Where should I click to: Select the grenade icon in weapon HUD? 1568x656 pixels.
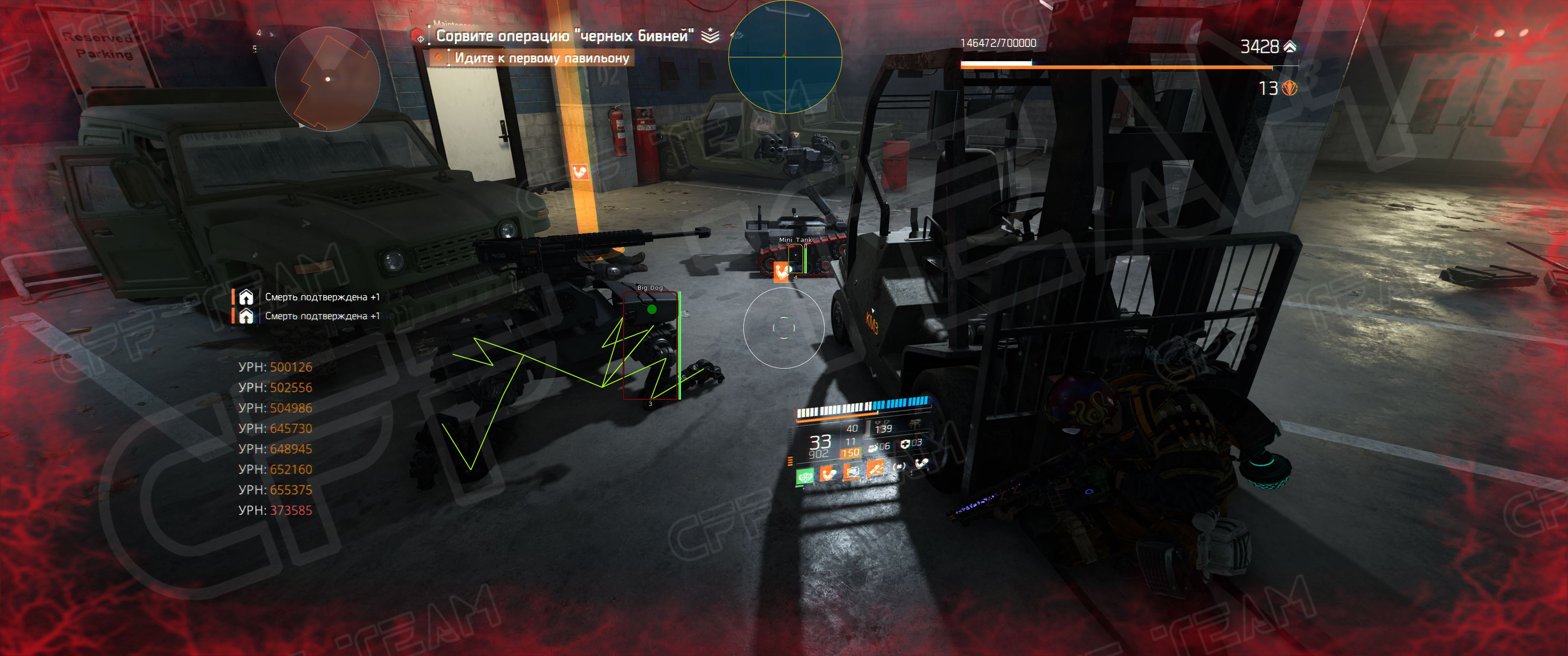coord(873,447)
